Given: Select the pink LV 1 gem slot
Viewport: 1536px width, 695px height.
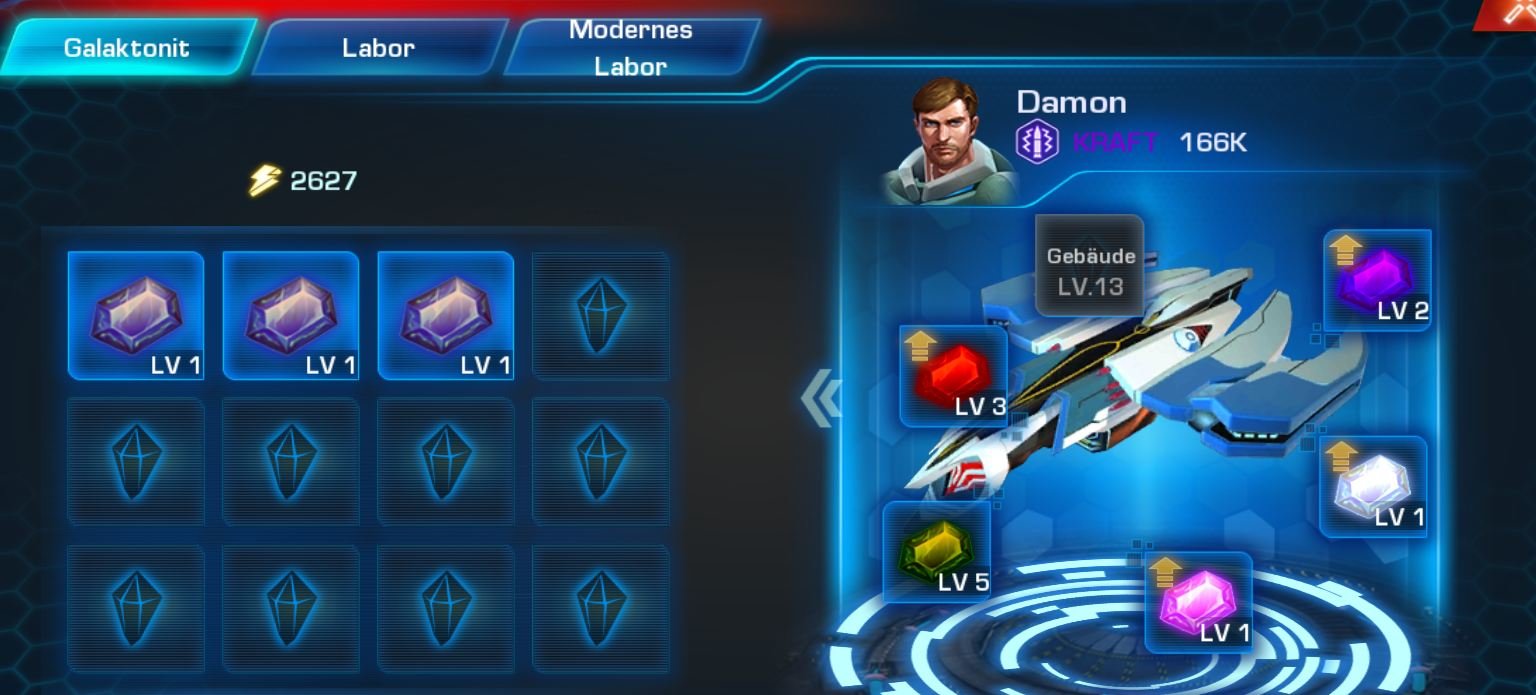Looking at the screenshot, I should [1198, 602].
